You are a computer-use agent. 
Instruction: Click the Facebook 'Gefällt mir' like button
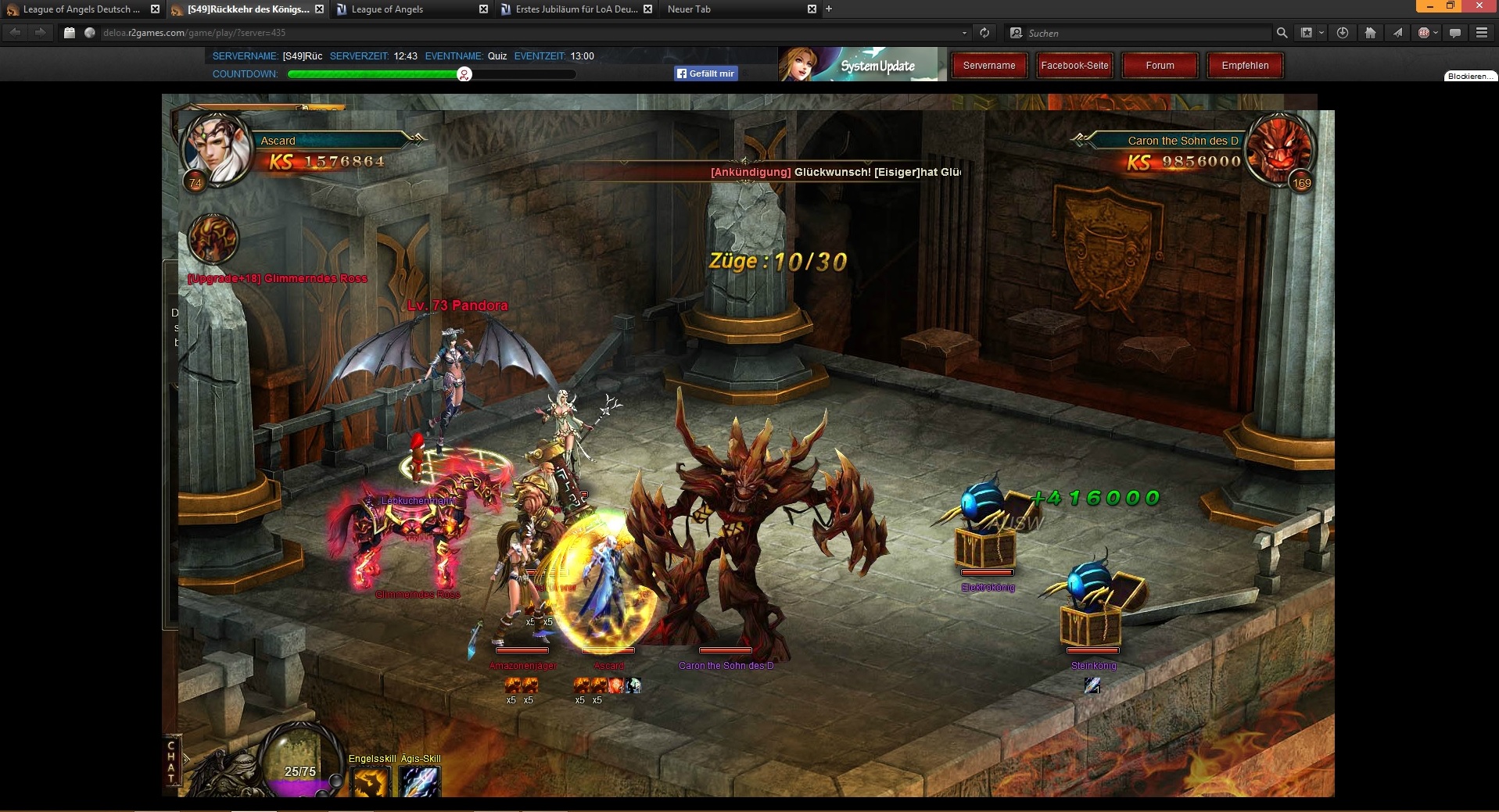[706, 73]
